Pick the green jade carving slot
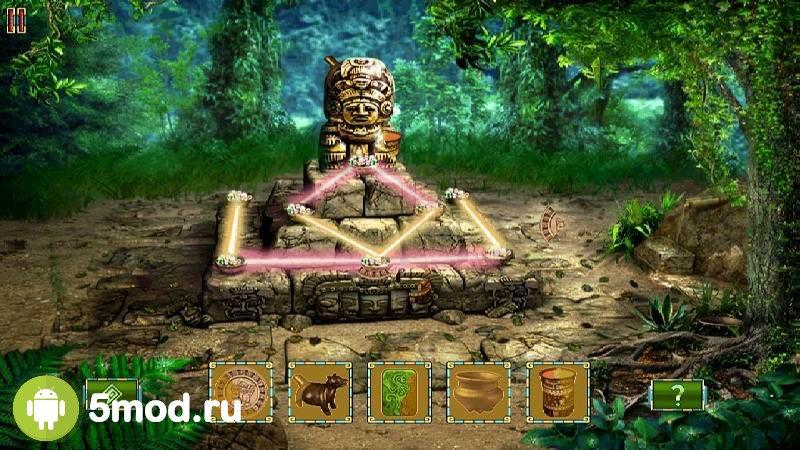Viewport: 800px width, 450px height. (x=399, y=392)
